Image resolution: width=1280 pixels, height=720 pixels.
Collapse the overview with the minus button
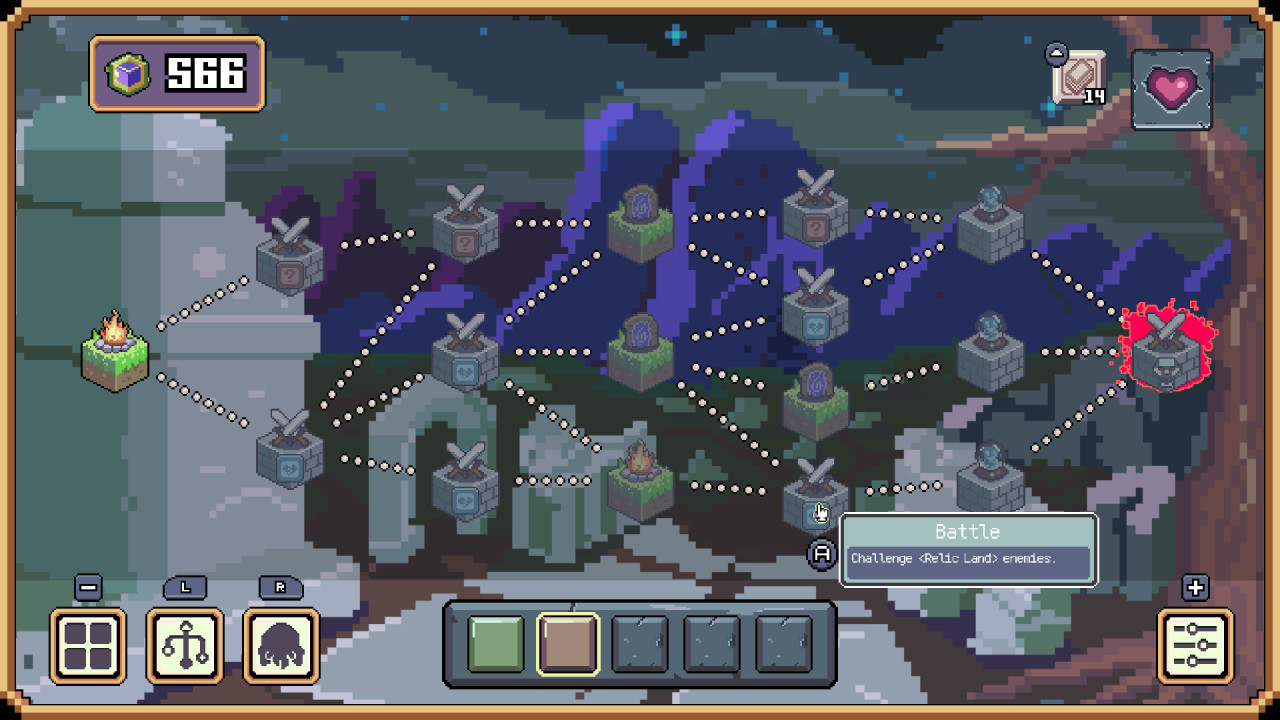coord(87,588)
